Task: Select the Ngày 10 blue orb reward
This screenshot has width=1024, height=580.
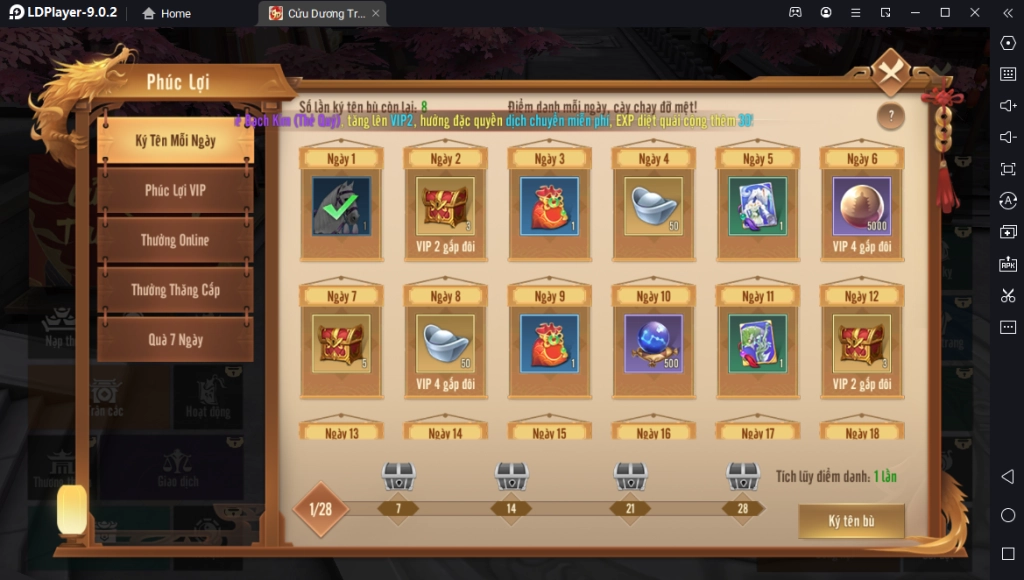Action: 653,344
